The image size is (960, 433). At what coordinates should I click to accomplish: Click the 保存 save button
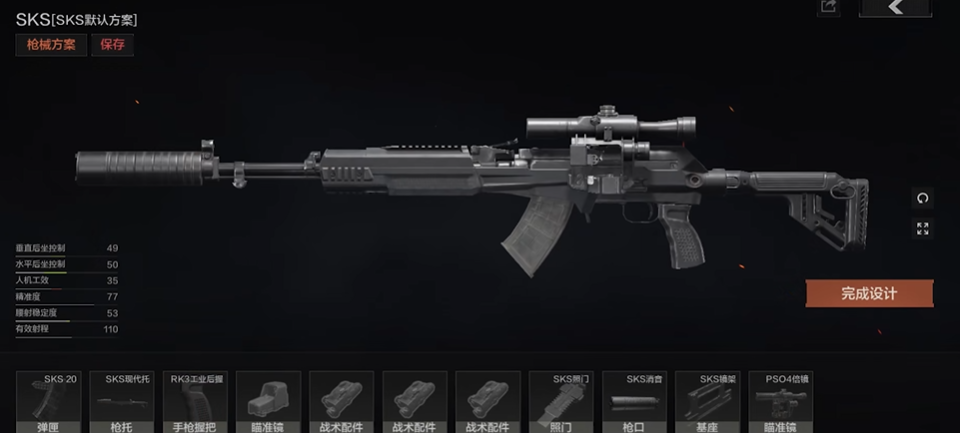click(112, 45)
